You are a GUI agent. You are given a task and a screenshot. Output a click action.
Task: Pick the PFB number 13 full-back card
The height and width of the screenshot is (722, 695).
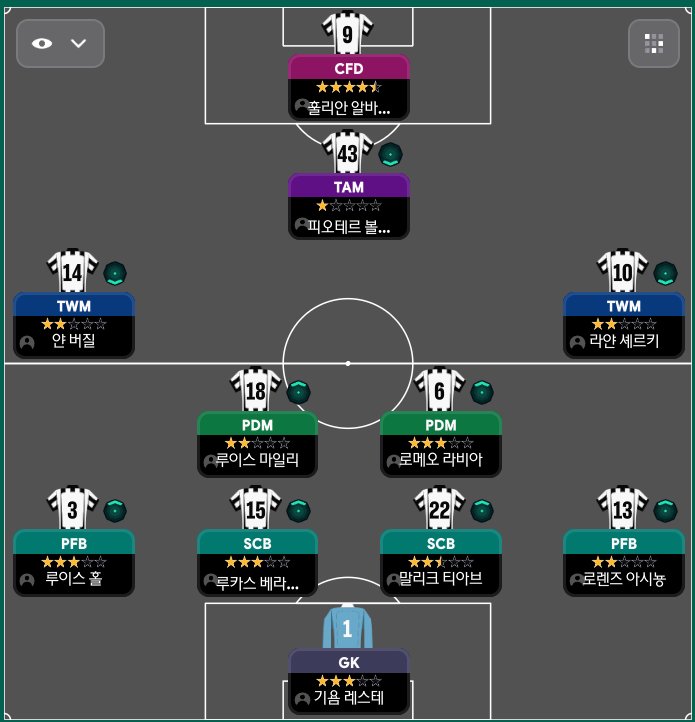(624, 561)
